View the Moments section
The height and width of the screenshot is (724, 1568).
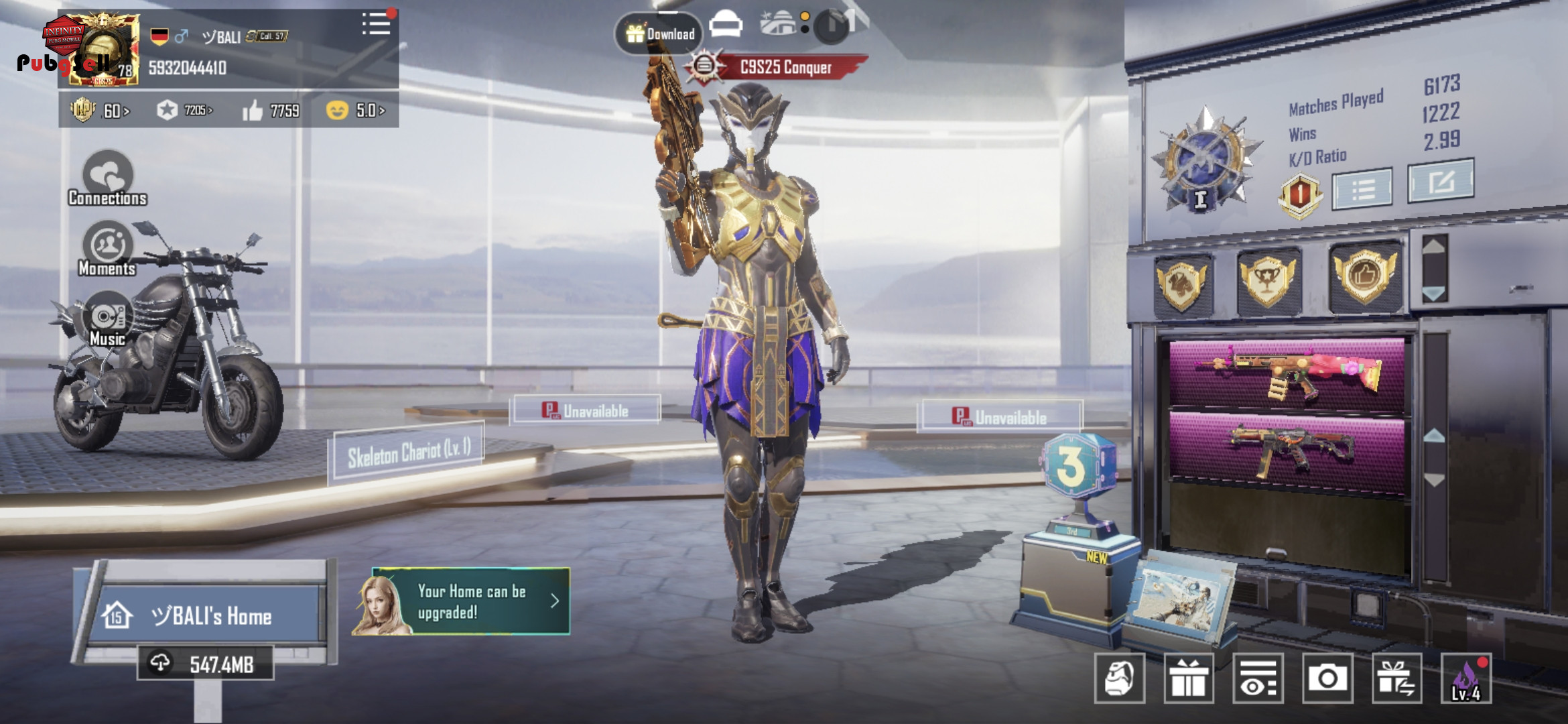107,249
